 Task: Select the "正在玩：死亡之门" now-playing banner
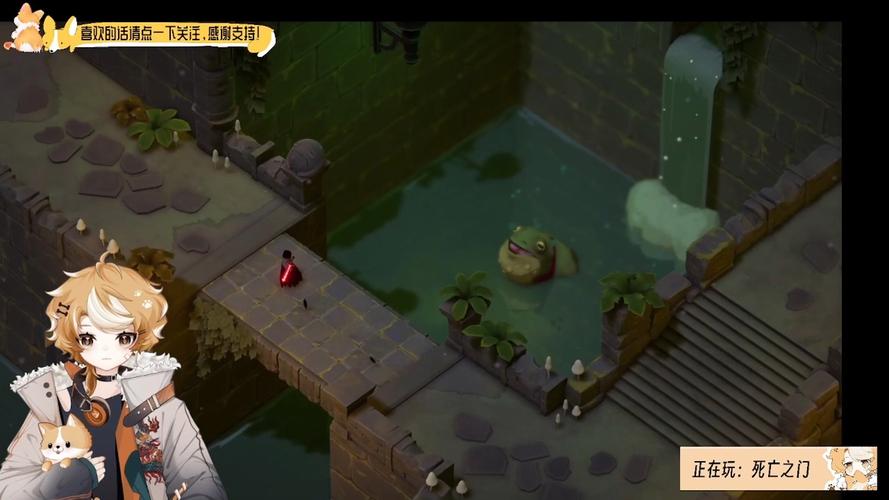tap(777, 468)
